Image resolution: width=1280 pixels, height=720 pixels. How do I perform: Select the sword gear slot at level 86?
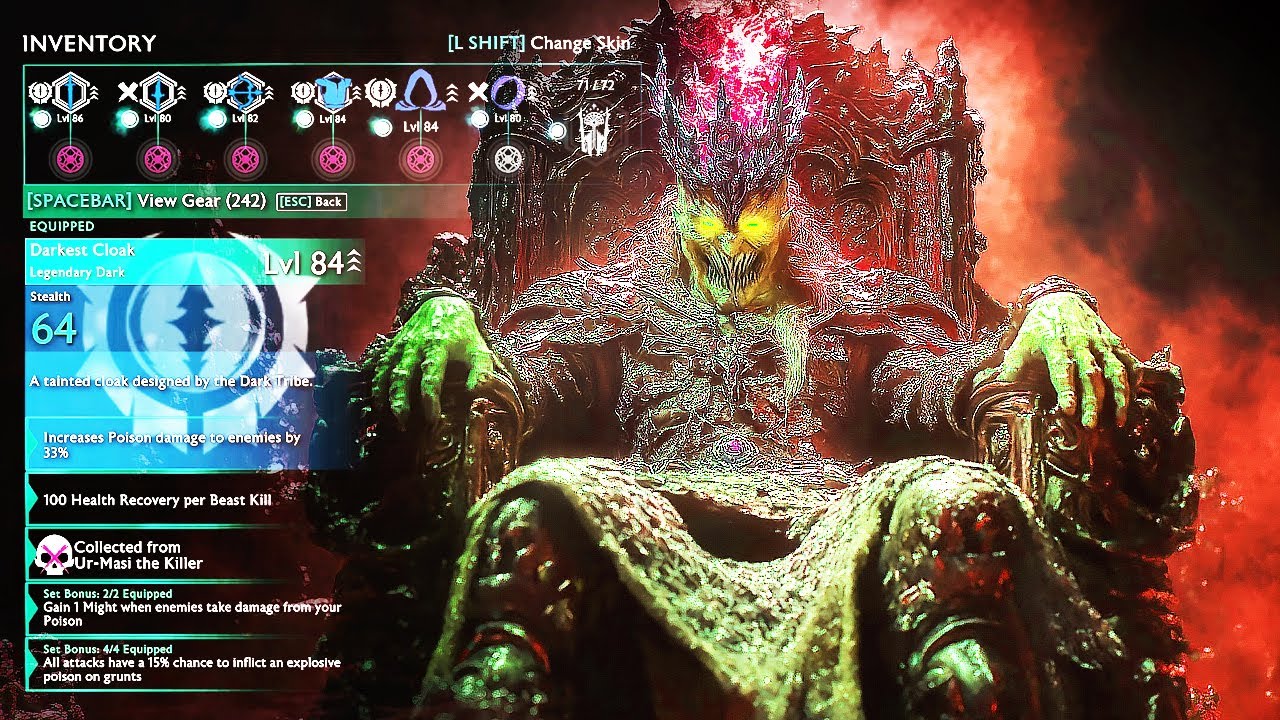[72, 93]
